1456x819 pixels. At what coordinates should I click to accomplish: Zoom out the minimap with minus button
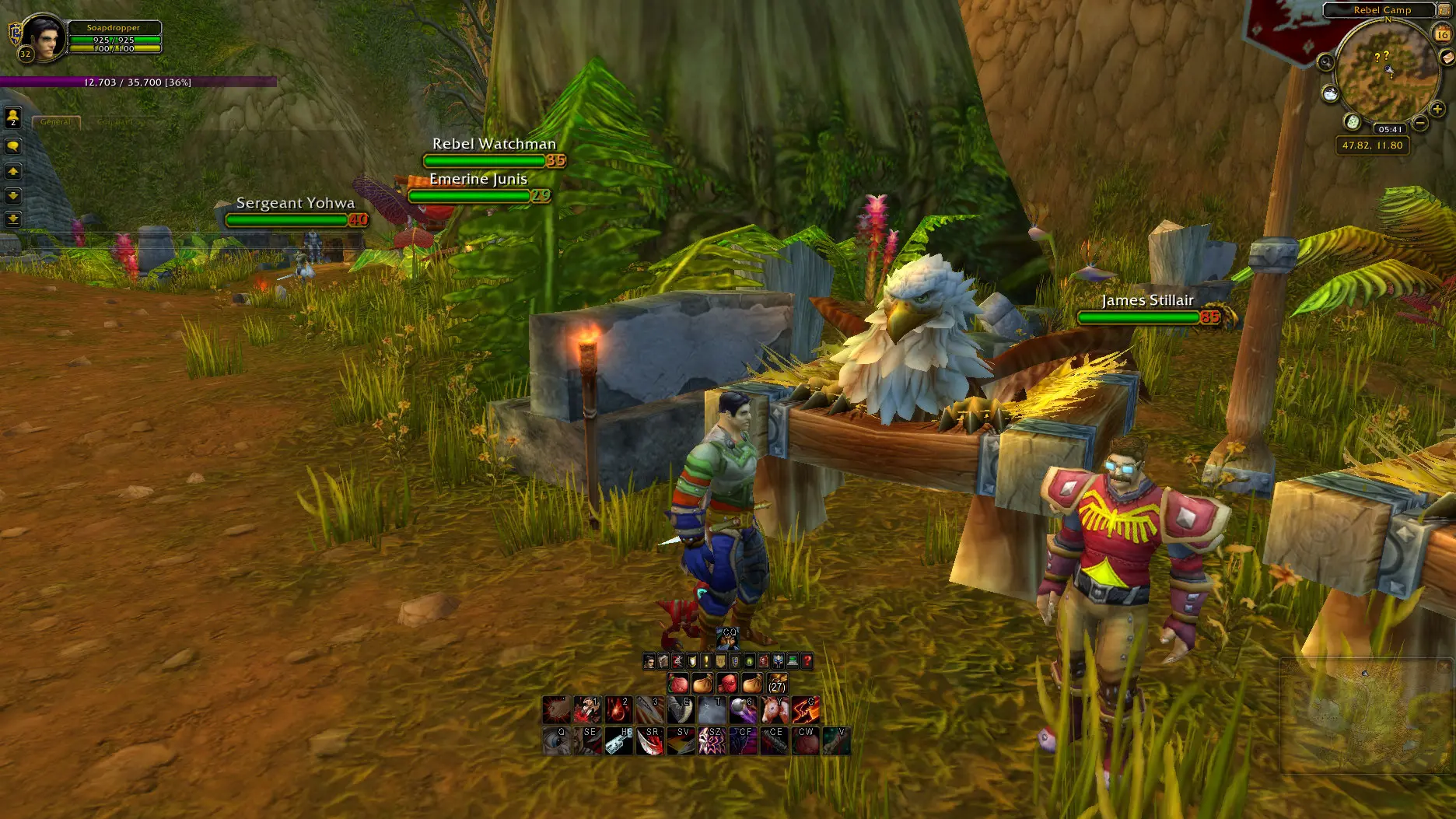(1419, 123)
